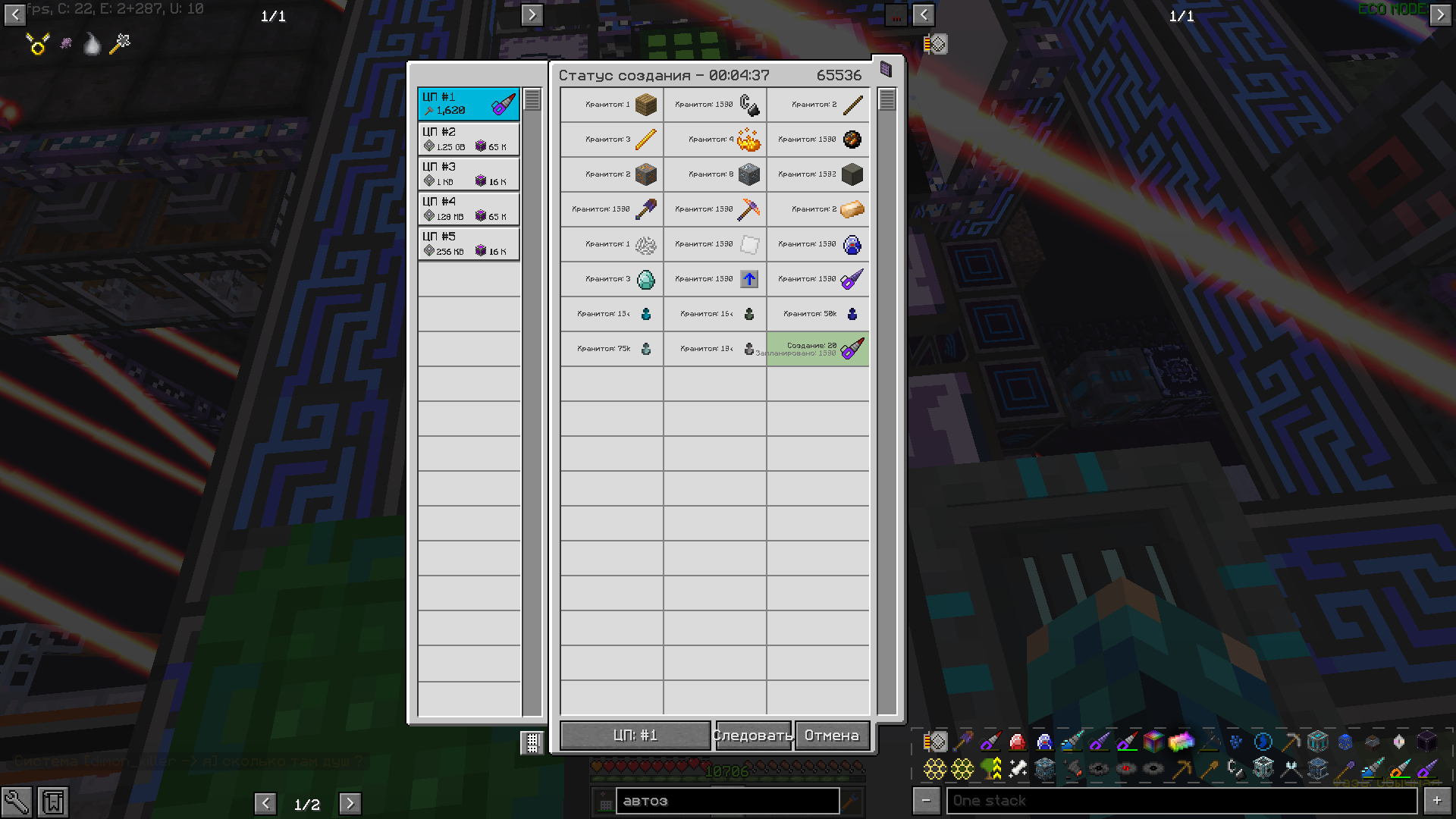Switch CPU using the ЦП: #1 button
Image resolution: width=1456 pixels, height=819 pixels.
point(635,736)
